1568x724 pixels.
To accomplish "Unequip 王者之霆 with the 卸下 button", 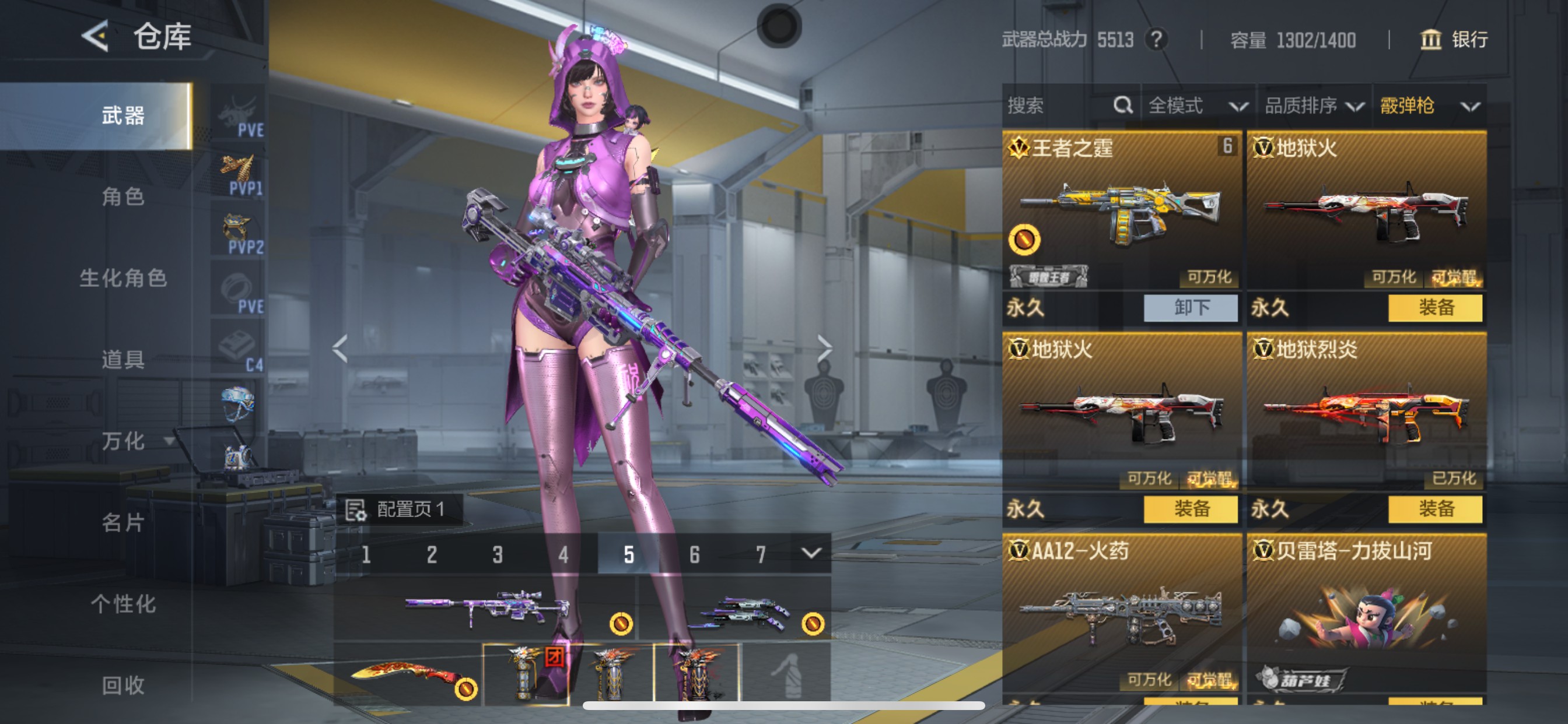I will click(x=1190, y=308).
